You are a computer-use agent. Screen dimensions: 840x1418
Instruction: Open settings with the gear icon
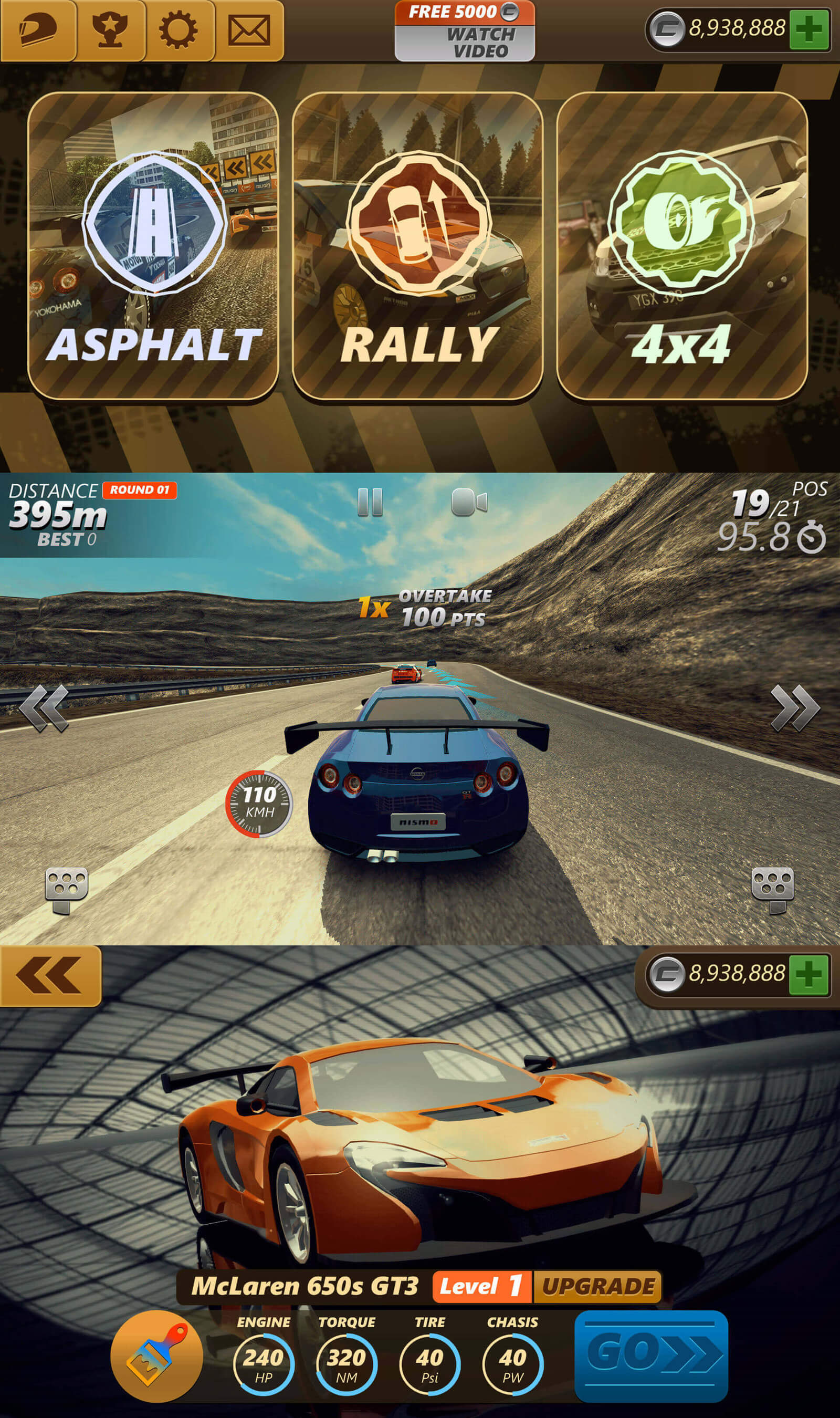tap(178, 29)
